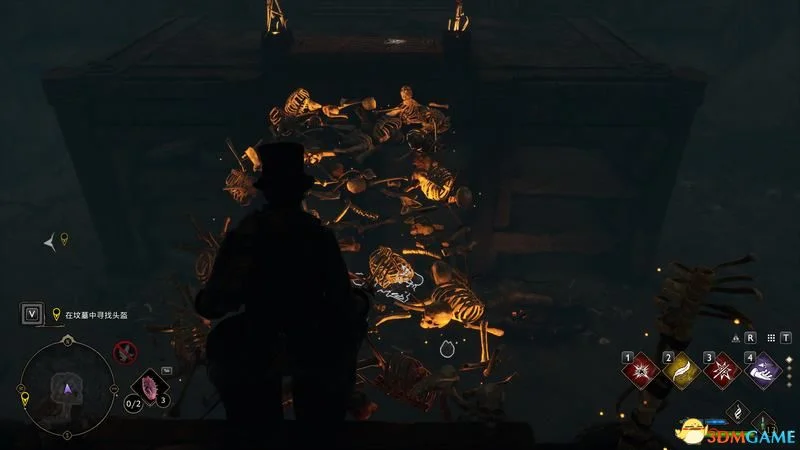The width and height of the screenshot is (800, 450).
Task: Click the yellow quest marker on the minimap edge
Action: point(23,397)
